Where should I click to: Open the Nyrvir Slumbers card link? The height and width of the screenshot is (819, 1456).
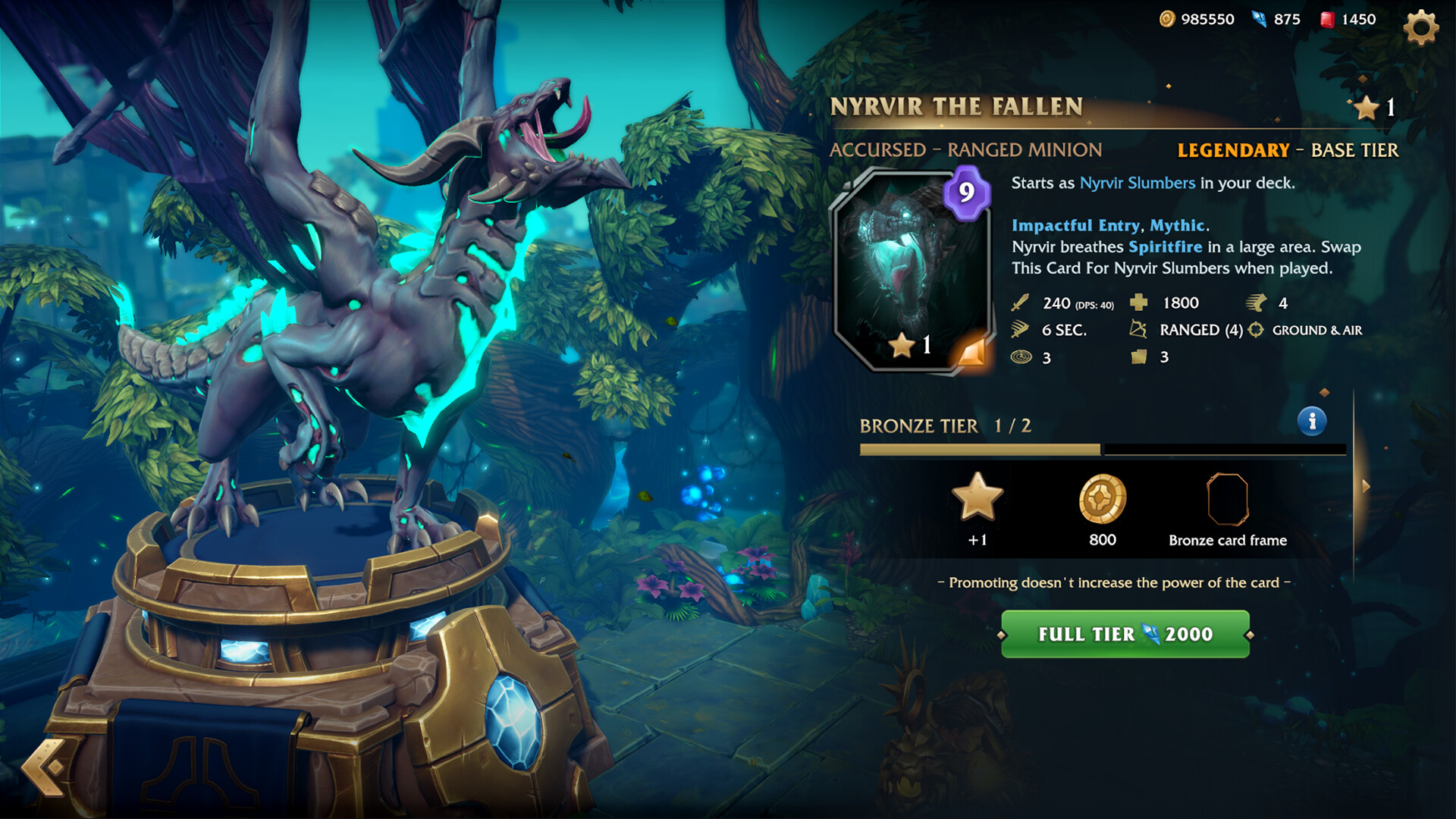point(1137,182)
